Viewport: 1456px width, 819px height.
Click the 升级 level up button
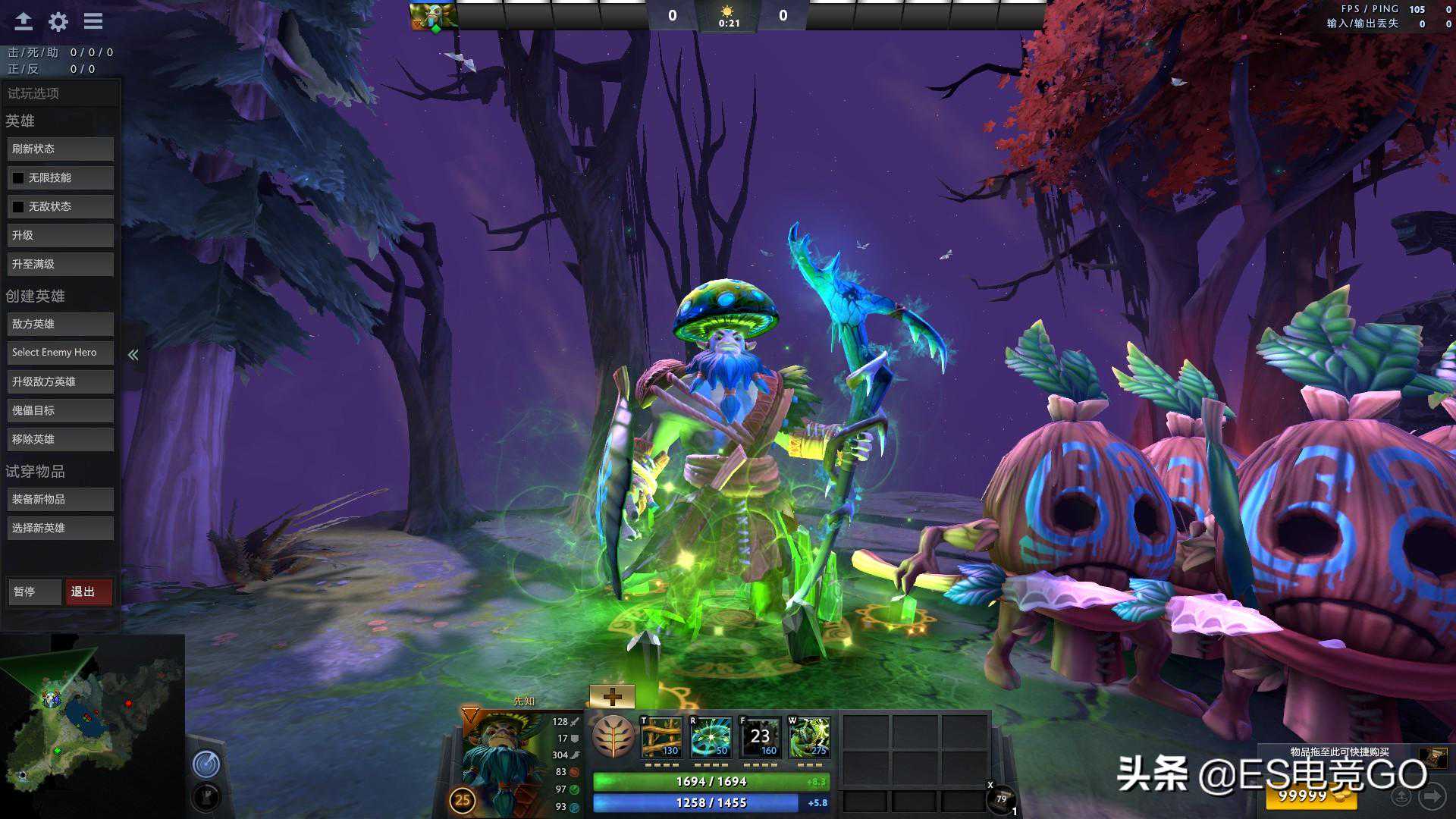[x=60, y=235]
